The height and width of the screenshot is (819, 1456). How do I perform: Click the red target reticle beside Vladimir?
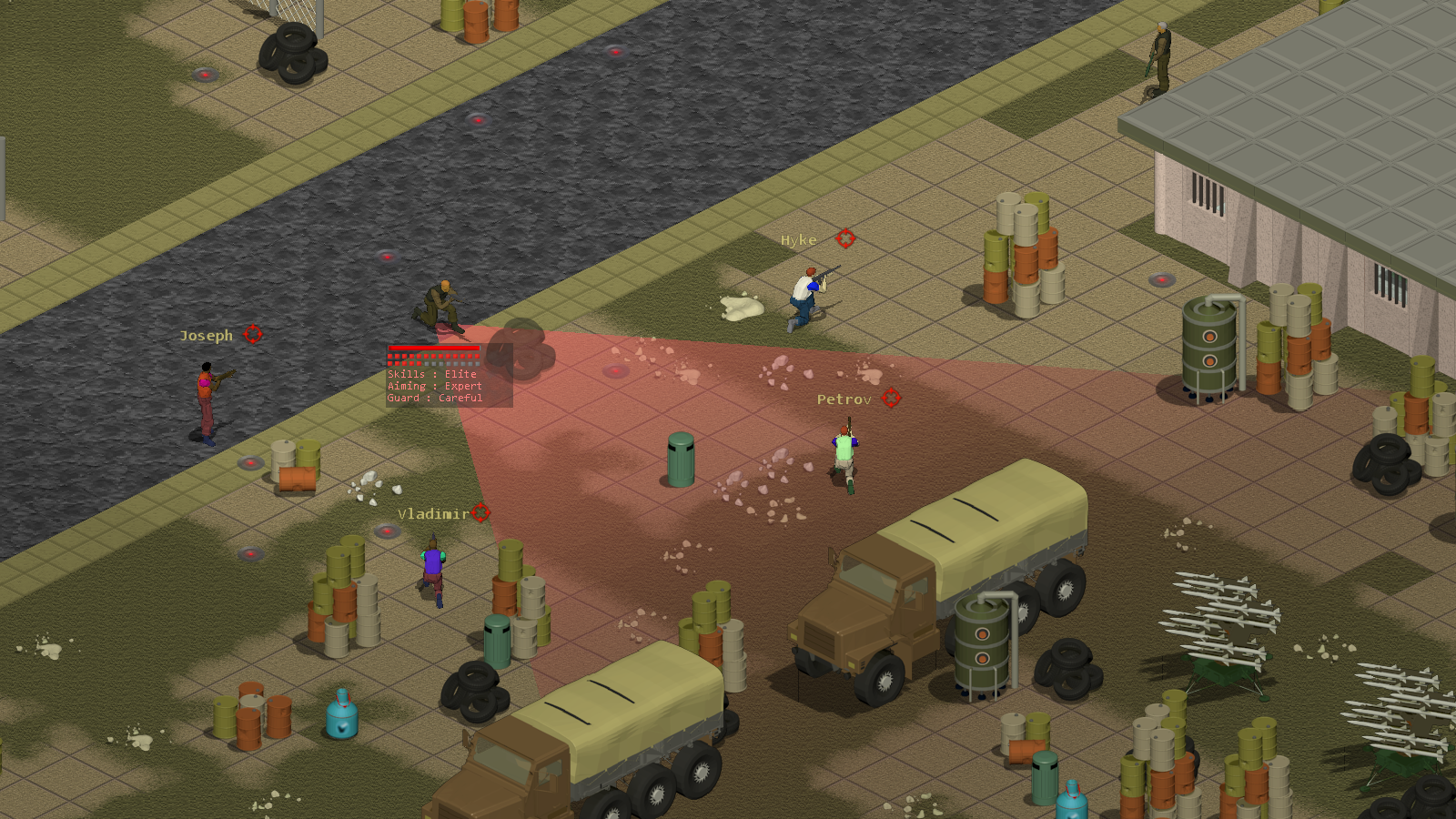[482, 513]
